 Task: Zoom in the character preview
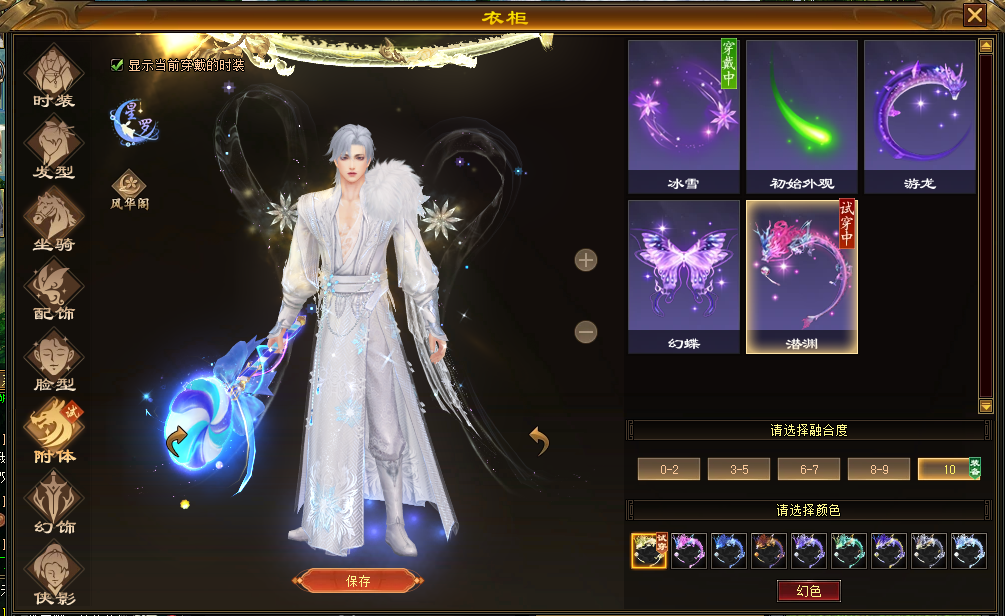[x=586, y=260]
